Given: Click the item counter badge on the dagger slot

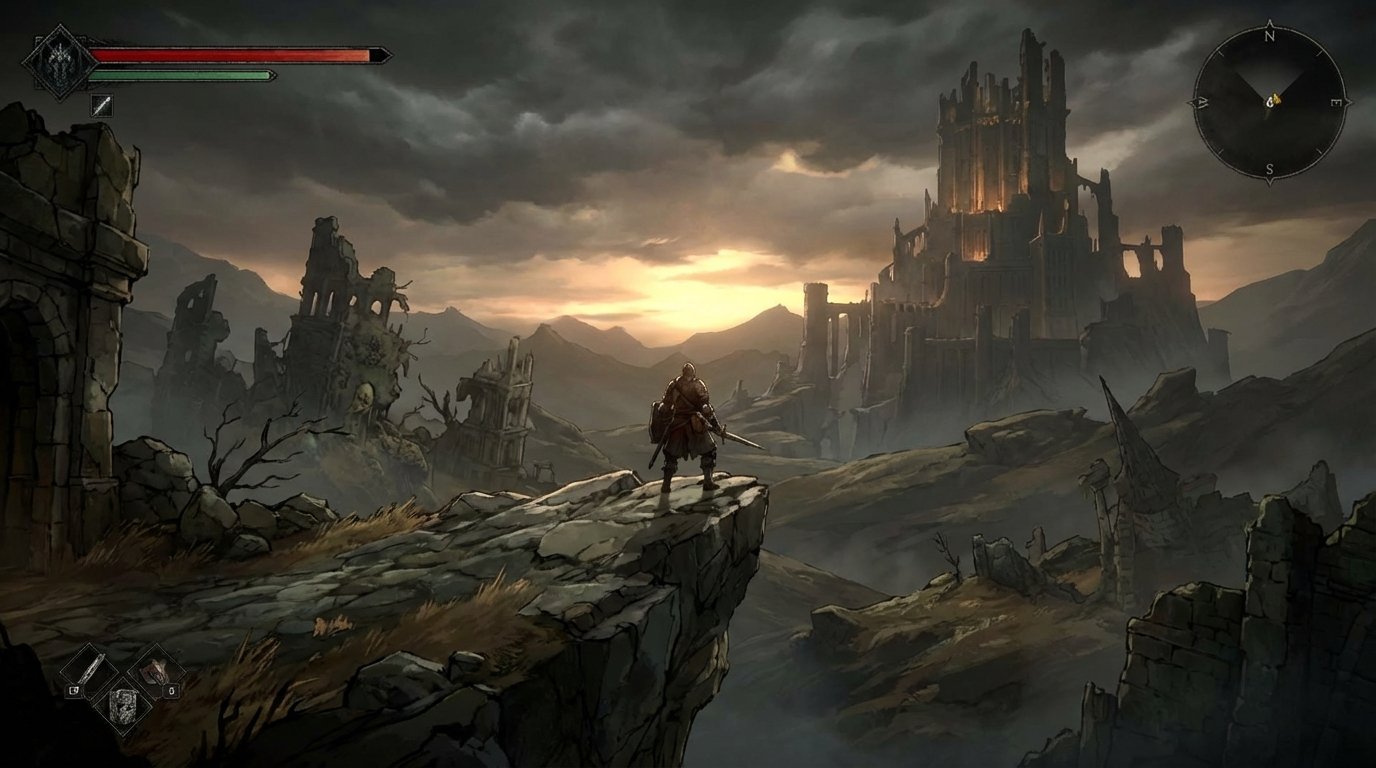Looking at the screenshot, I should [73, 690].
